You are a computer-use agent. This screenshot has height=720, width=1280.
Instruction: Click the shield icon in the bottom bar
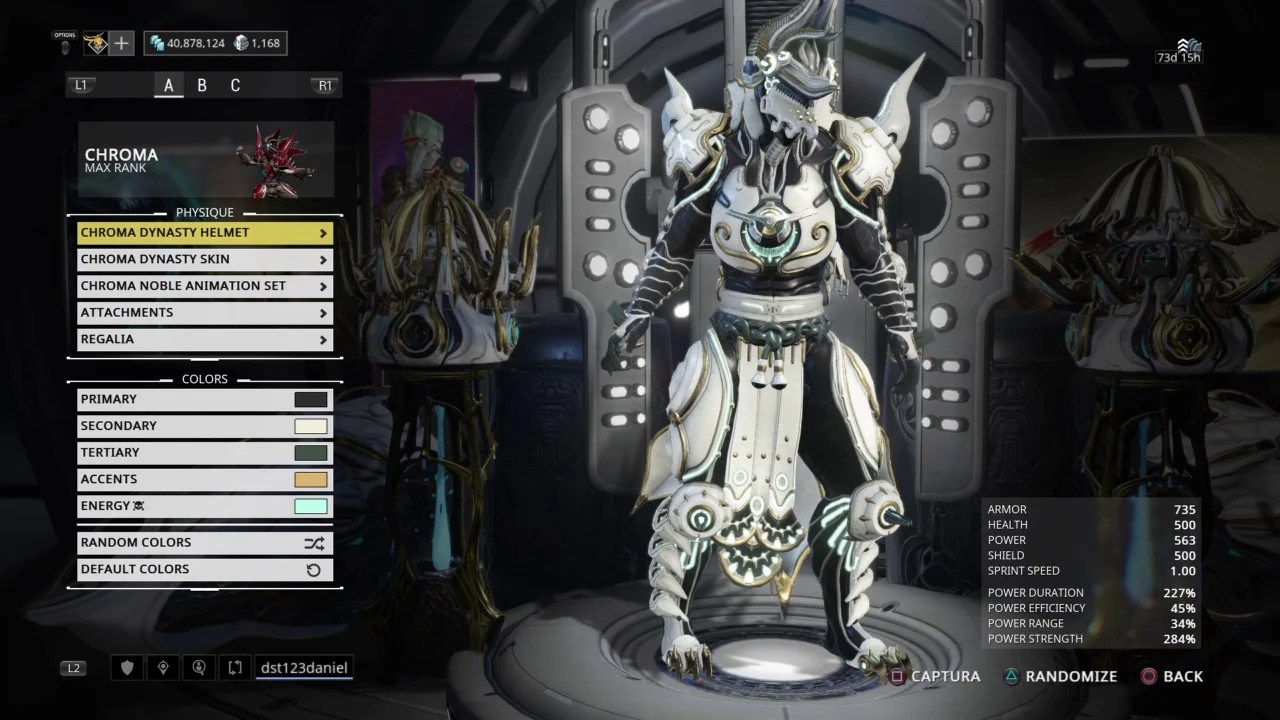click(127, 667)
